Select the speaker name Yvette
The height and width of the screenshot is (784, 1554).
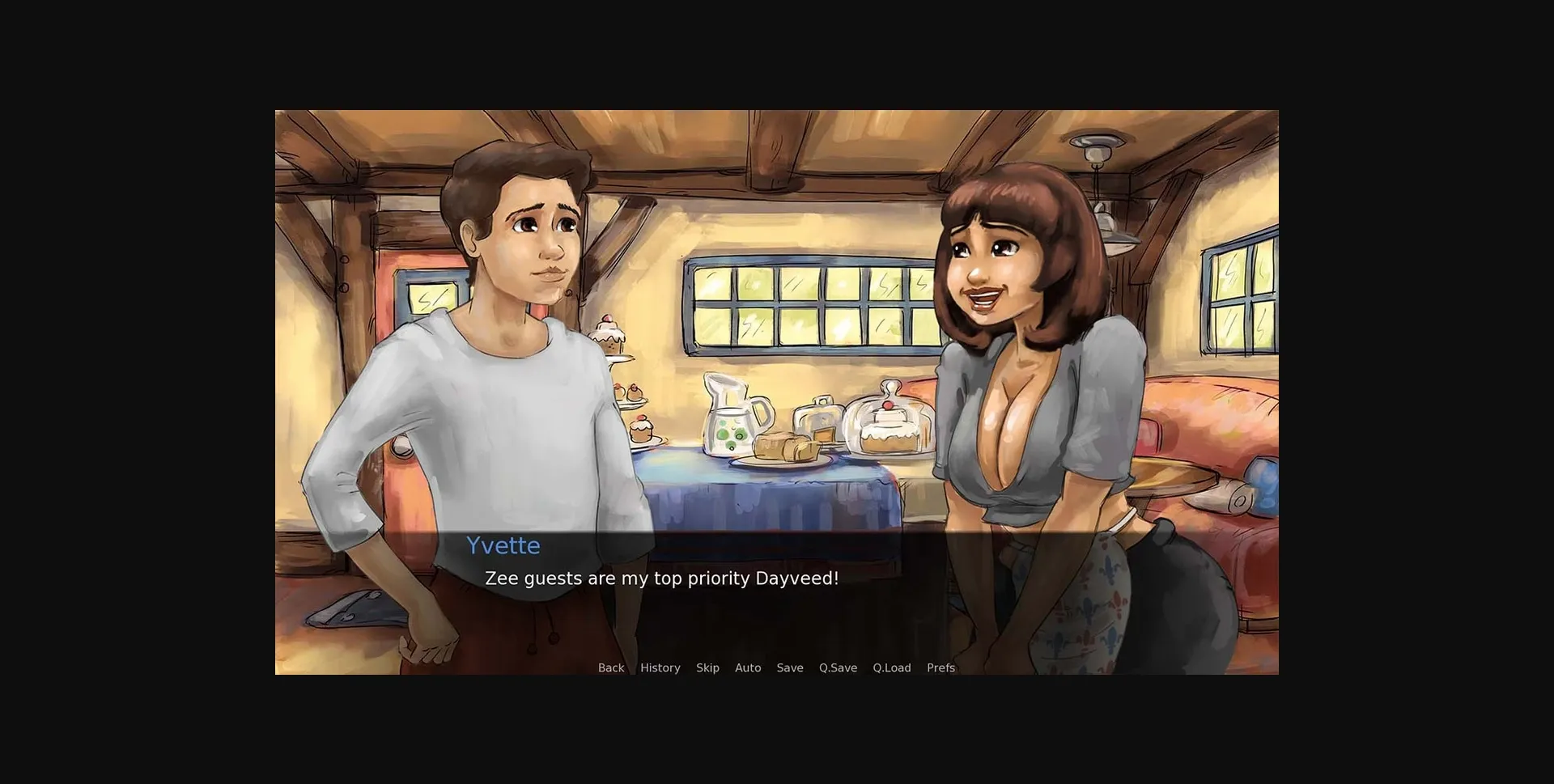(x=503, y=545)
